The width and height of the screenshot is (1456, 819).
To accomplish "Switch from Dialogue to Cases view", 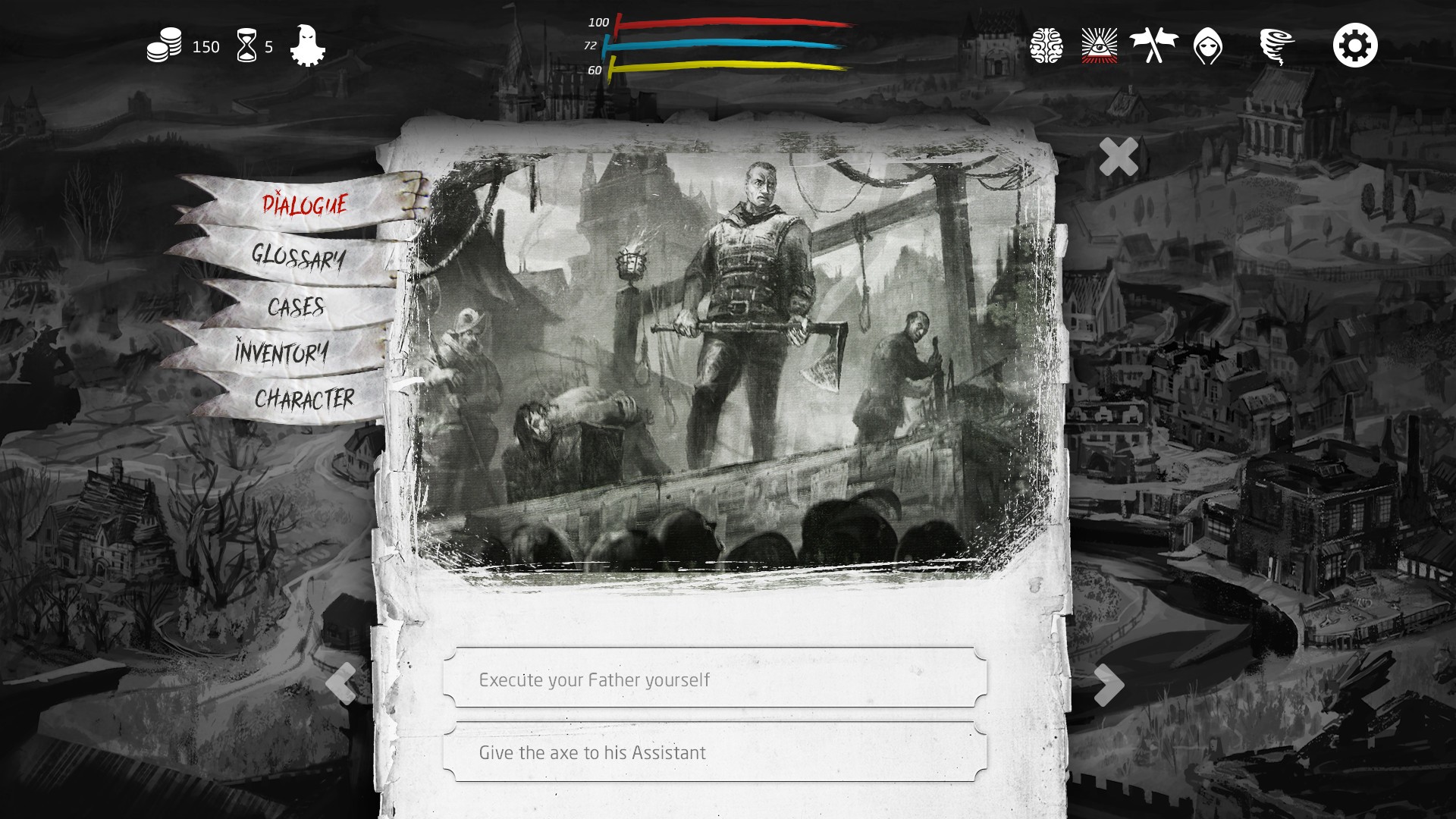I will tap(298, 307).
